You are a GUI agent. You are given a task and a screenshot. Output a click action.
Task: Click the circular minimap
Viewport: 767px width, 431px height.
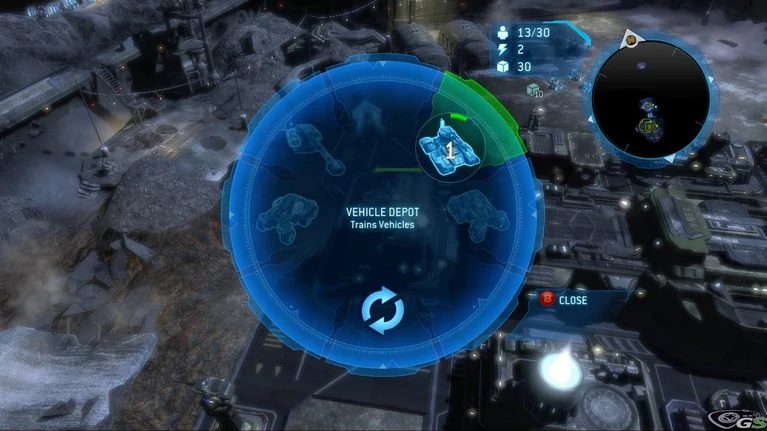(650, 99)
